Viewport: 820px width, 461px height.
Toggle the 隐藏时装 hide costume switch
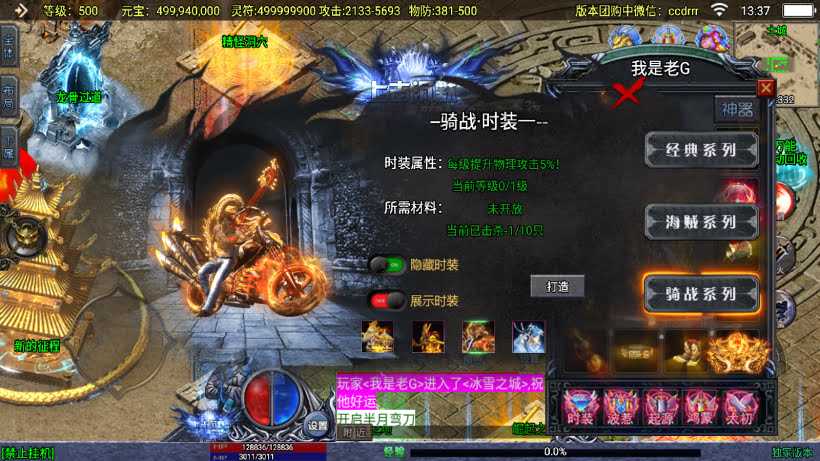388,265
